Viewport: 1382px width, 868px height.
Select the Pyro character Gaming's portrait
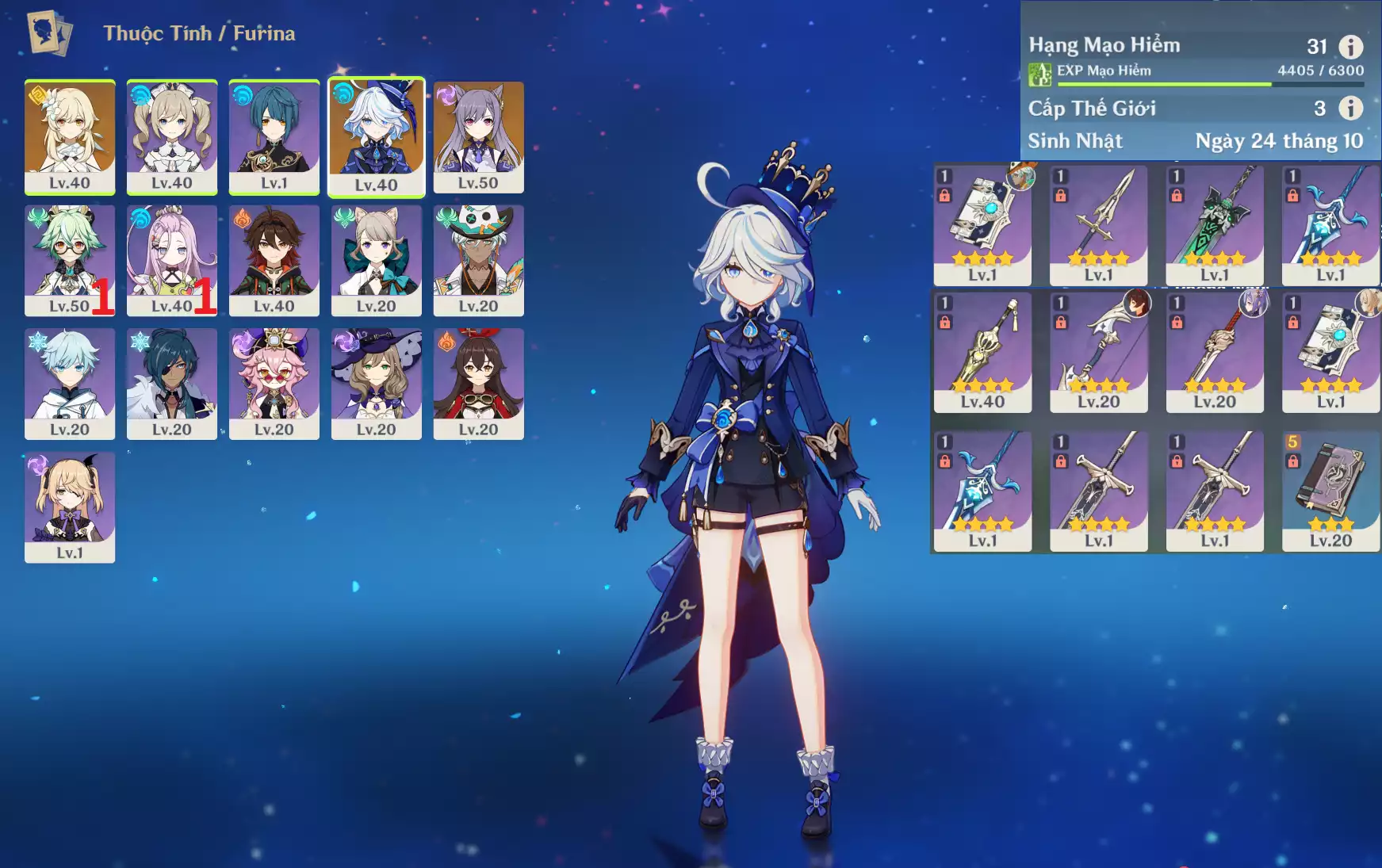coord(274,259)
